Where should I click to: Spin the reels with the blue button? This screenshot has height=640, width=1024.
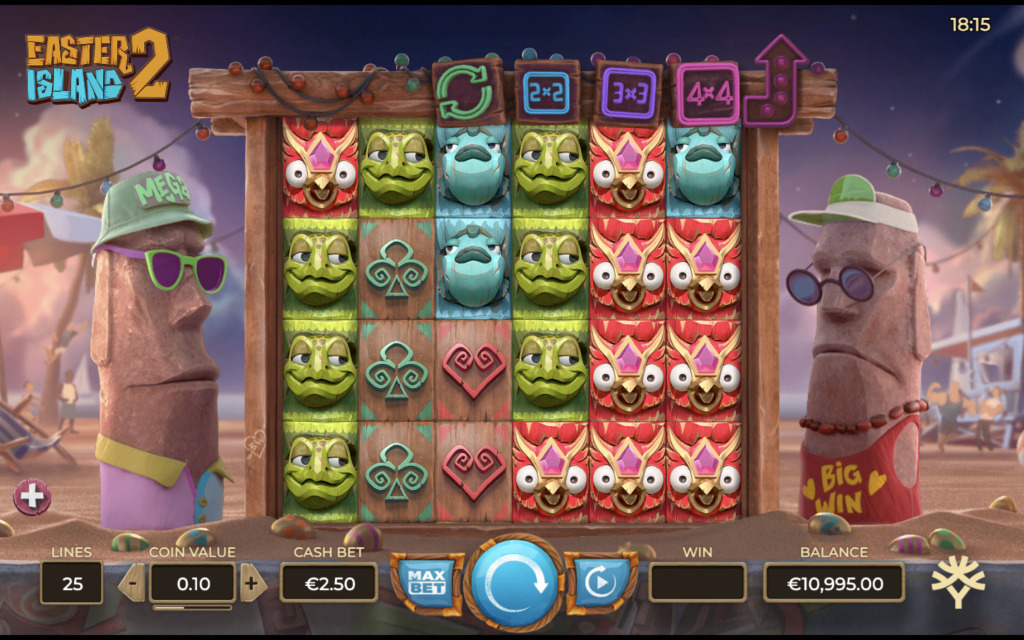(513, 583)
